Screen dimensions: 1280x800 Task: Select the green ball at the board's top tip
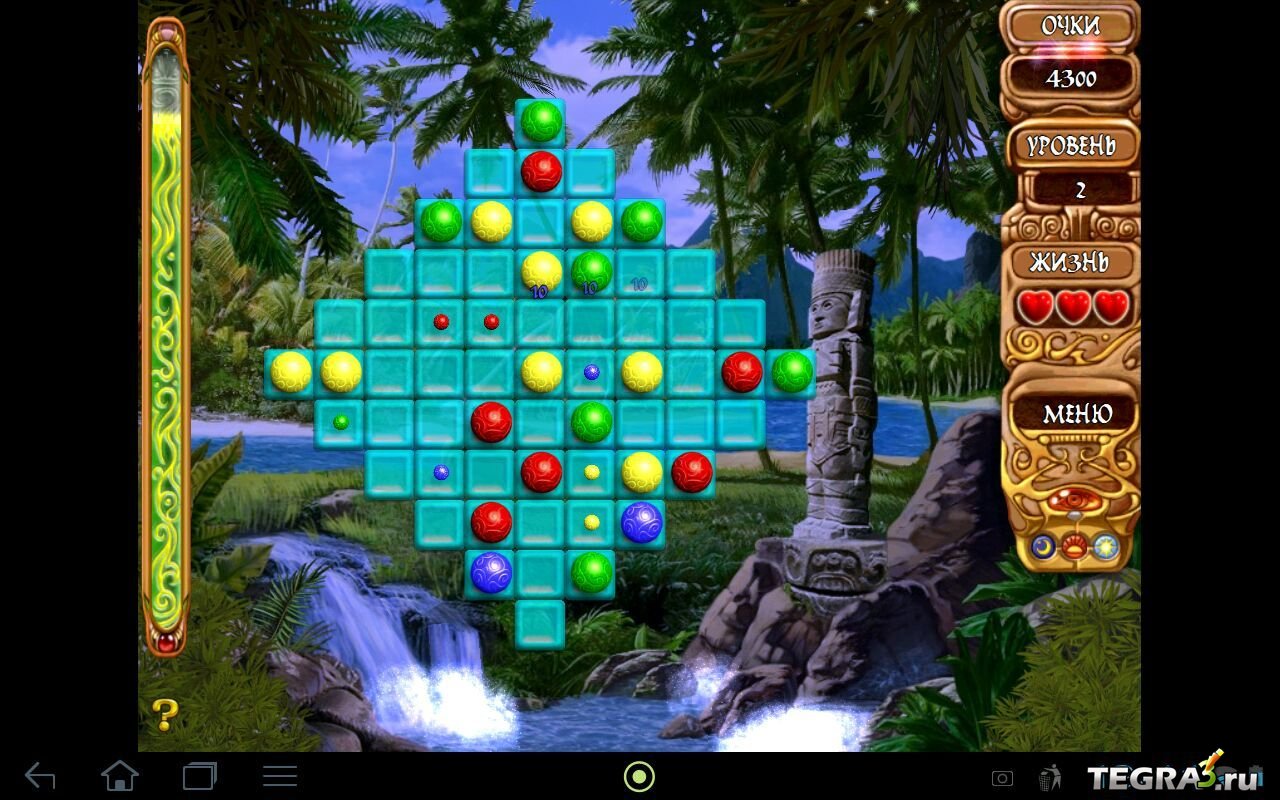[x=541, y=121]
